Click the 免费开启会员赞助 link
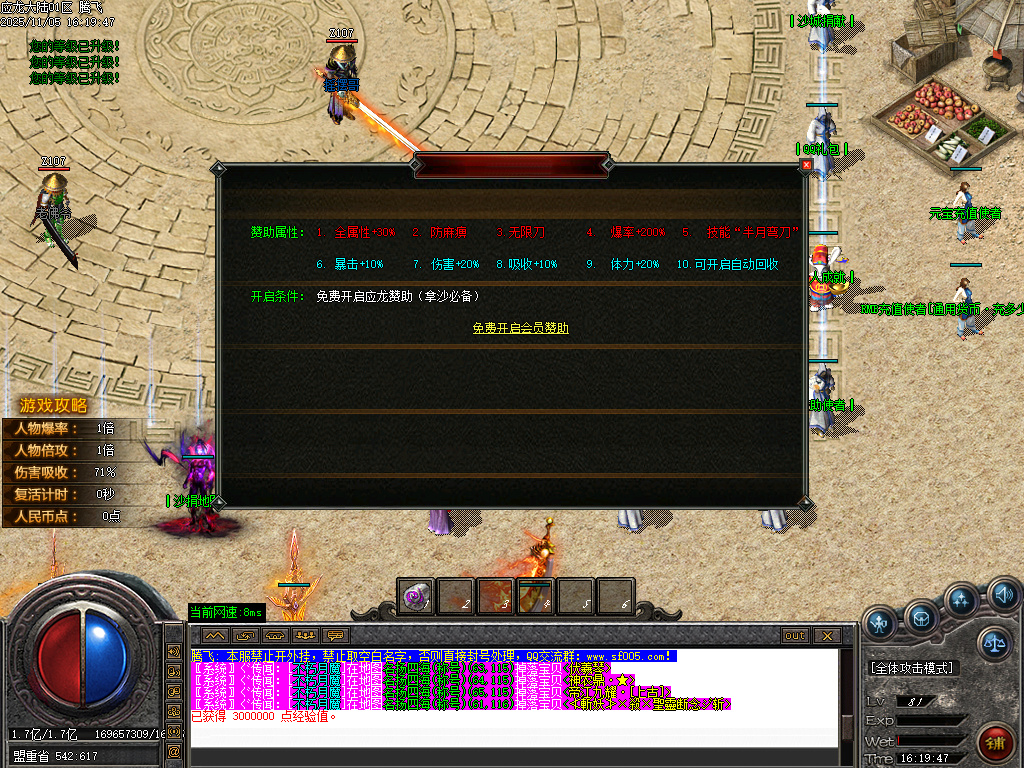The image size is (1024, 768). coord(520,328)
